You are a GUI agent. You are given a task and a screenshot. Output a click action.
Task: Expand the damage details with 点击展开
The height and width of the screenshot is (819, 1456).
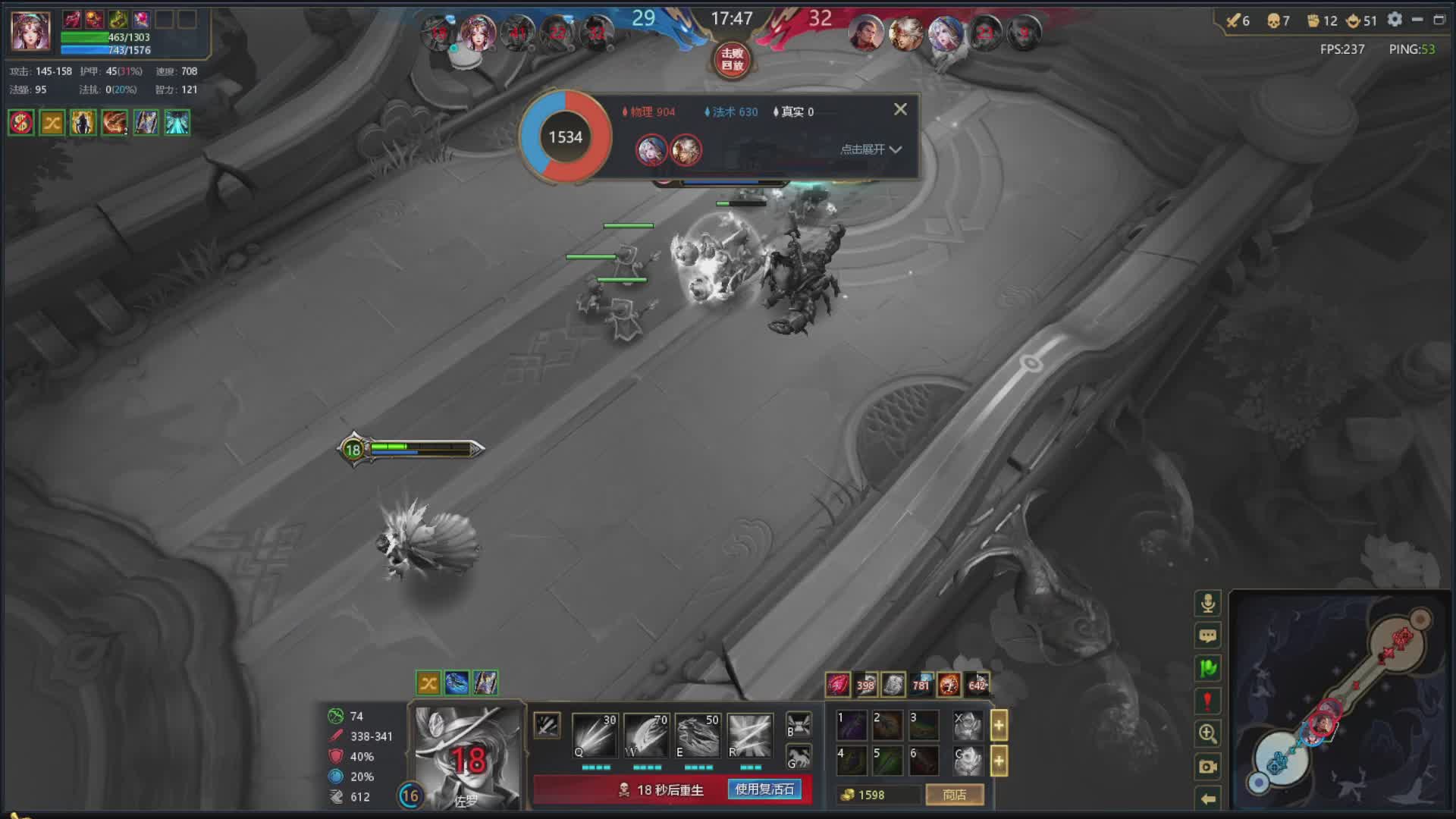point(871,149)
